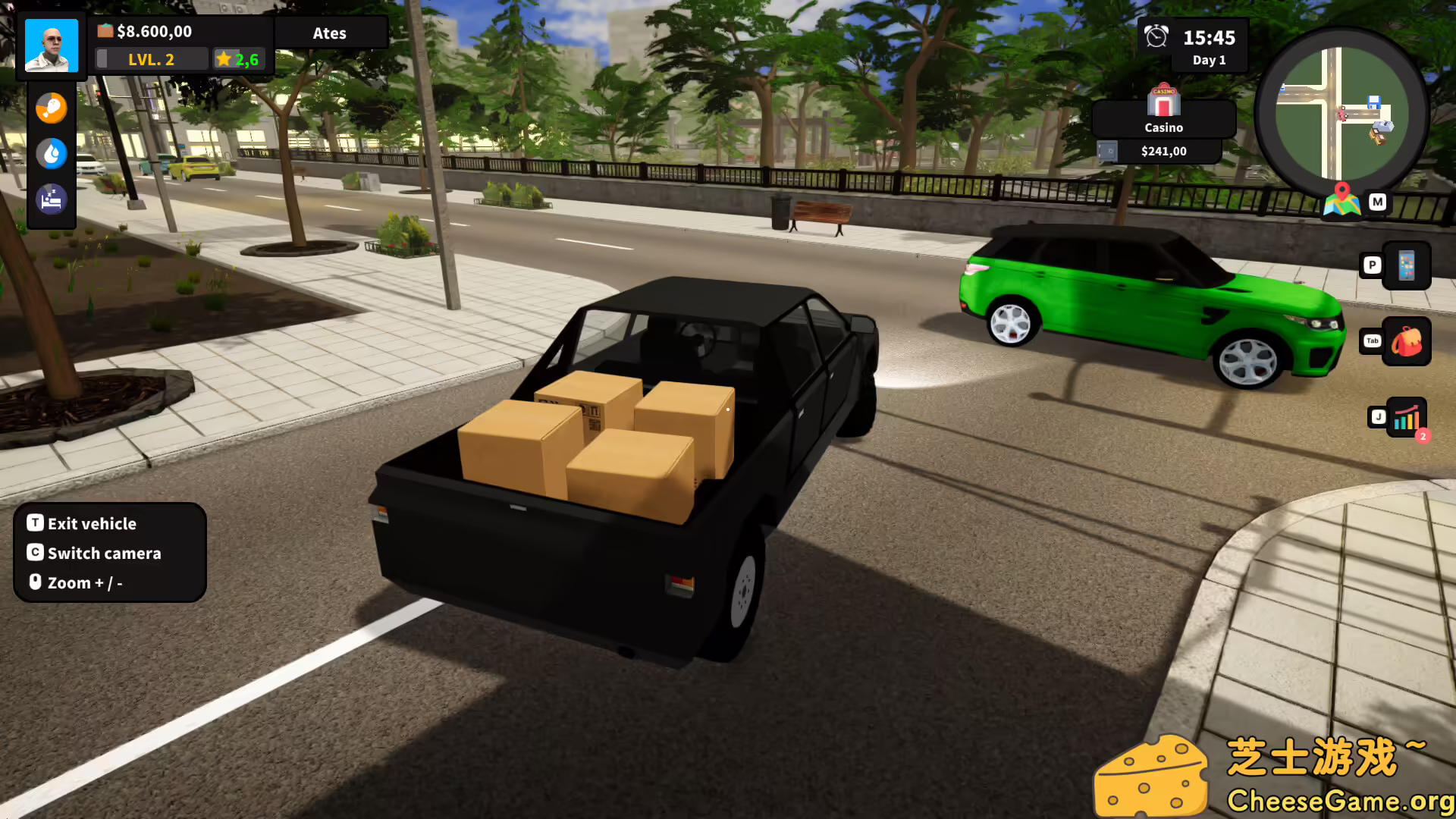The width and height of the screenshot is (1456, 819).
Task: Click the Casino building notification icon
Action: click(1163, 100)
